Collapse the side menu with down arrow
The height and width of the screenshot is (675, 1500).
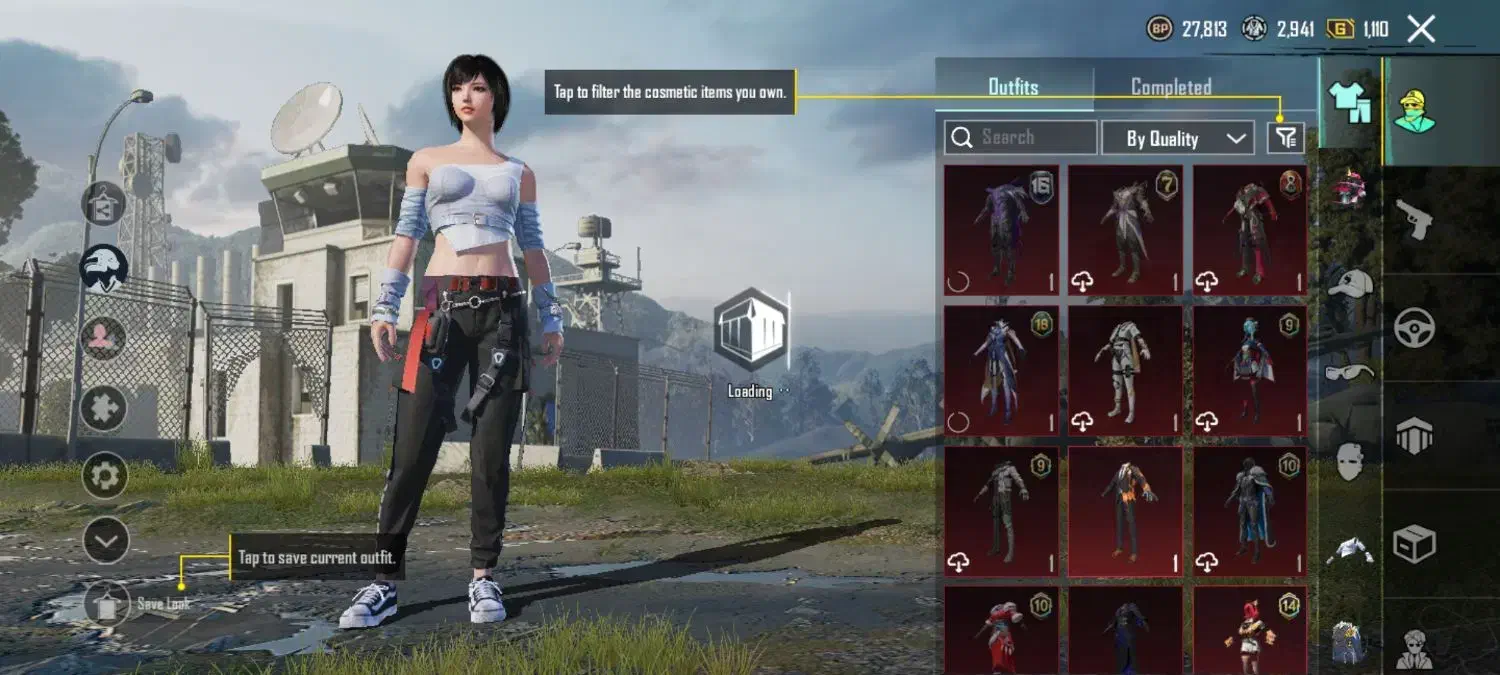coord(105,541)
